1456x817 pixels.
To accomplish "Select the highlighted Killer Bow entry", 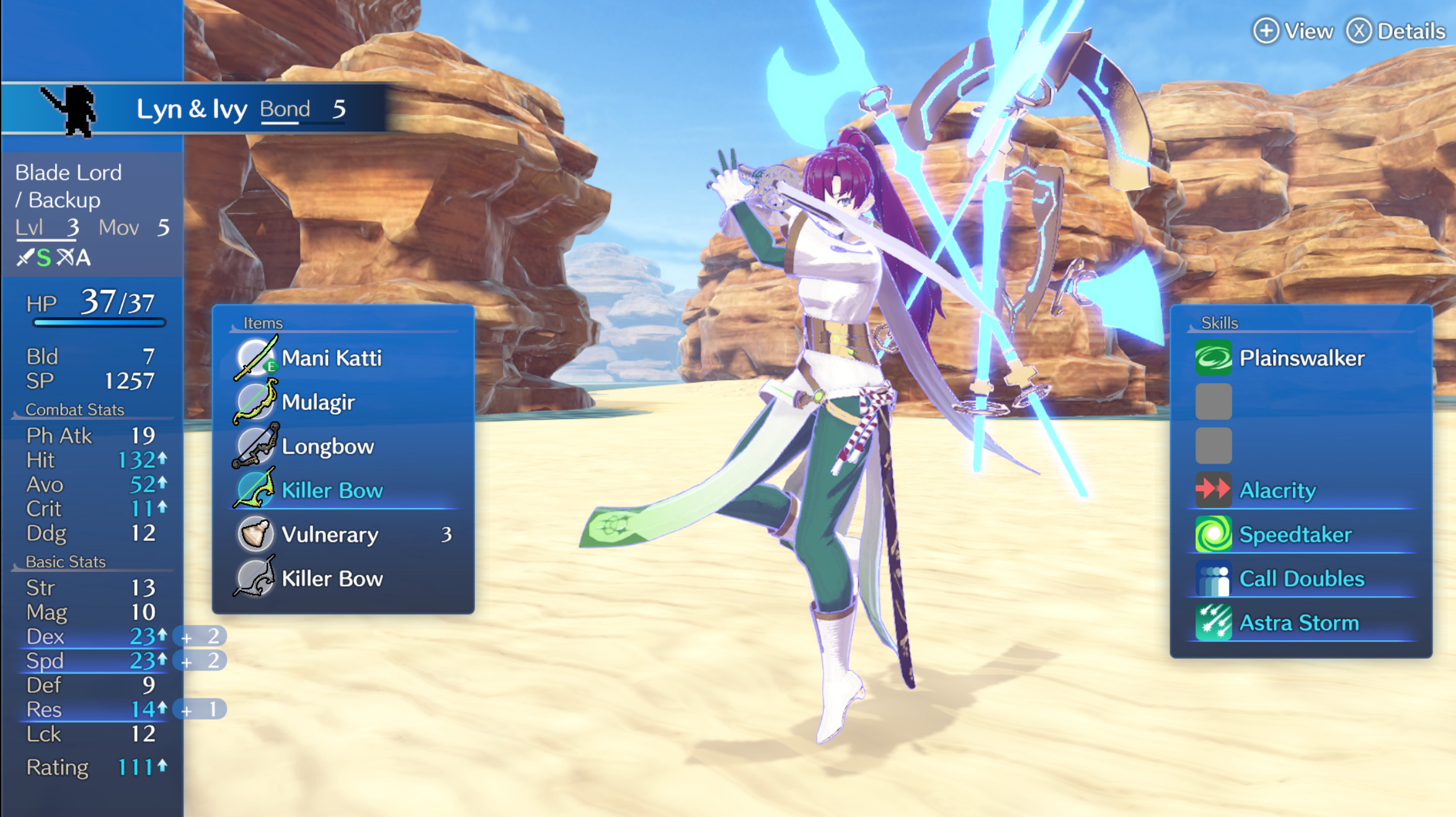I will pos(332,489).
